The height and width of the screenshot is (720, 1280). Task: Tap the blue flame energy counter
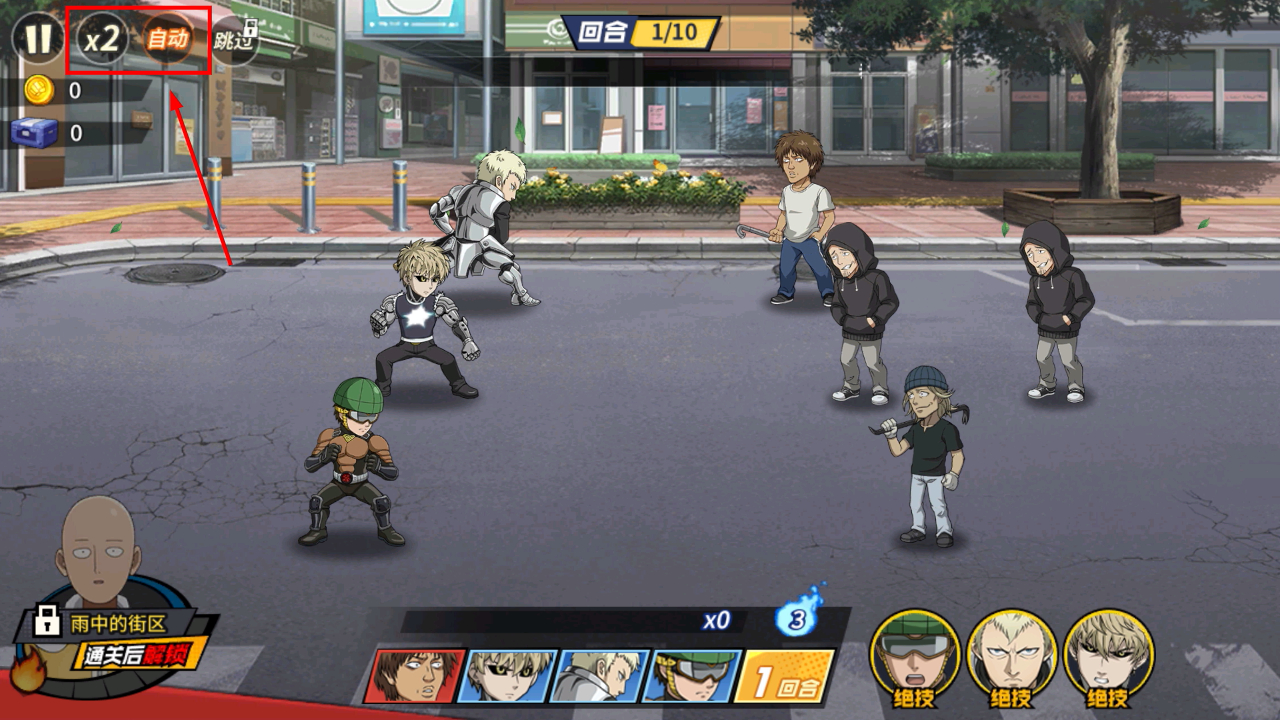point(797,619)
